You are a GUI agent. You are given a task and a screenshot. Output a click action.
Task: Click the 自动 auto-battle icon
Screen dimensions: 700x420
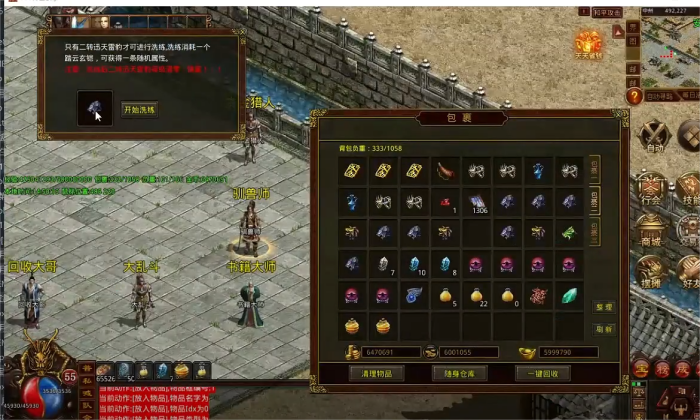click(655, 134)
